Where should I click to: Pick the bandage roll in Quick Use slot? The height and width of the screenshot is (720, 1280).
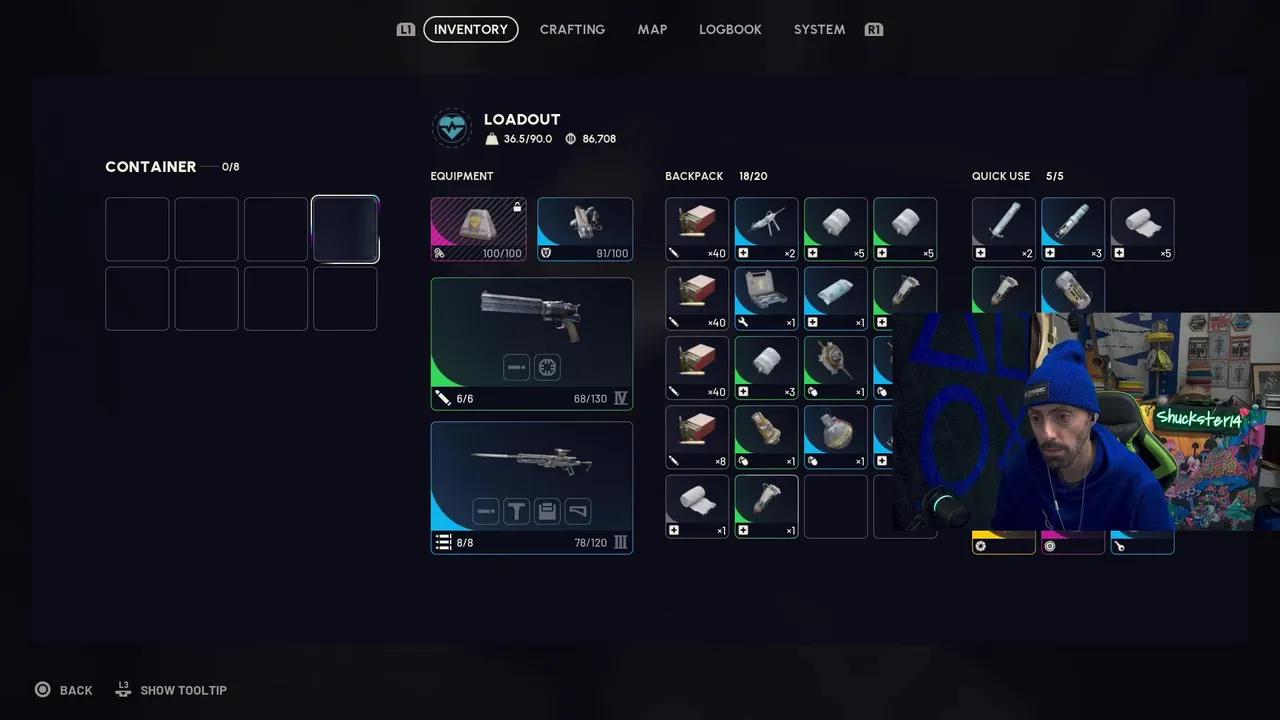click(1142, 229)
